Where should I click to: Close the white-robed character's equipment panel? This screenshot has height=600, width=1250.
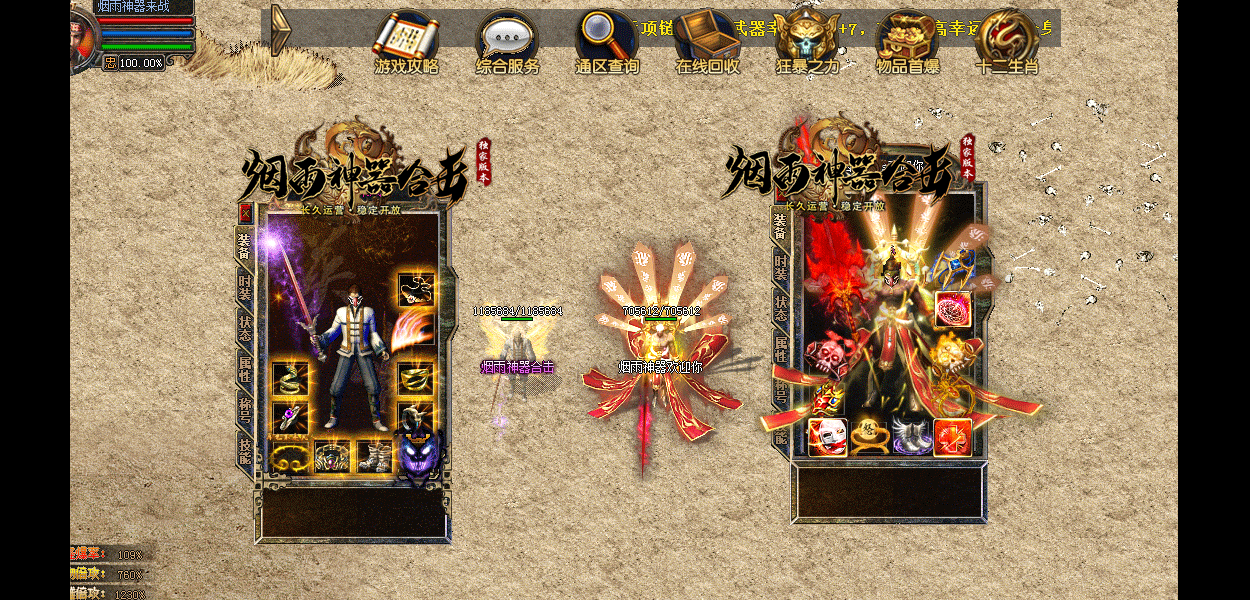(245, 212)
